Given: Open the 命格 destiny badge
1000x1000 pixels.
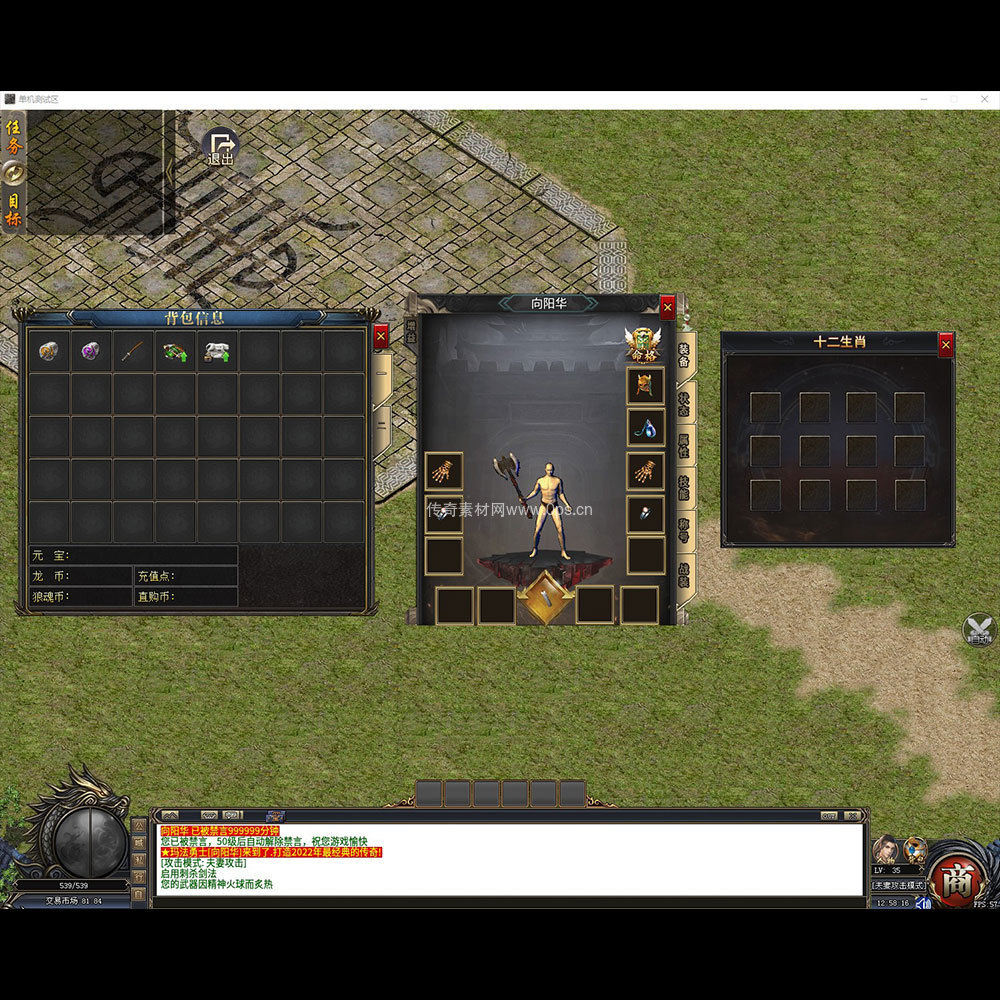Looking at the screenshot, I should click(x=642, y=345).
